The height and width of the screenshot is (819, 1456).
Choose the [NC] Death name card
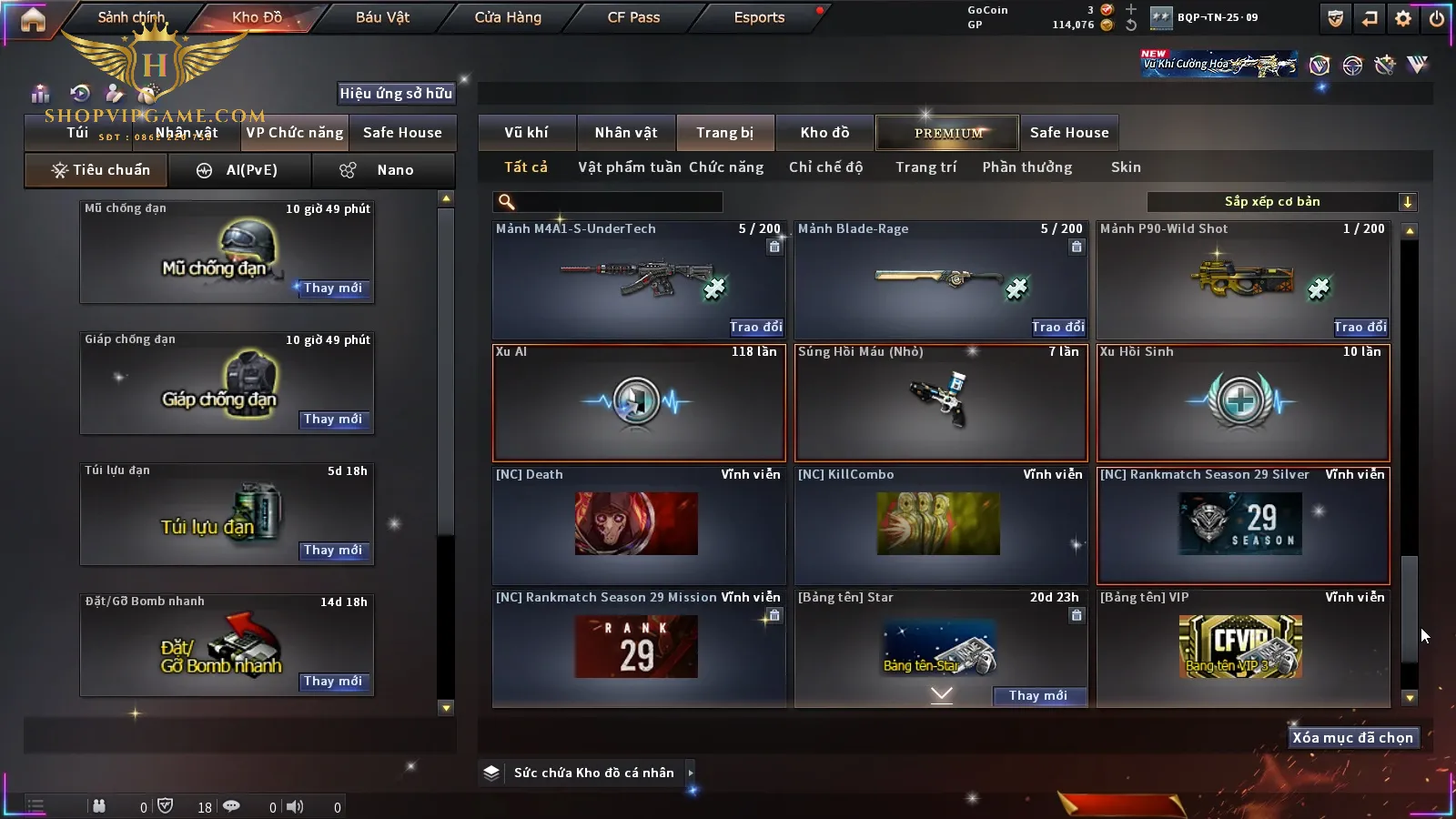[638, 525]
